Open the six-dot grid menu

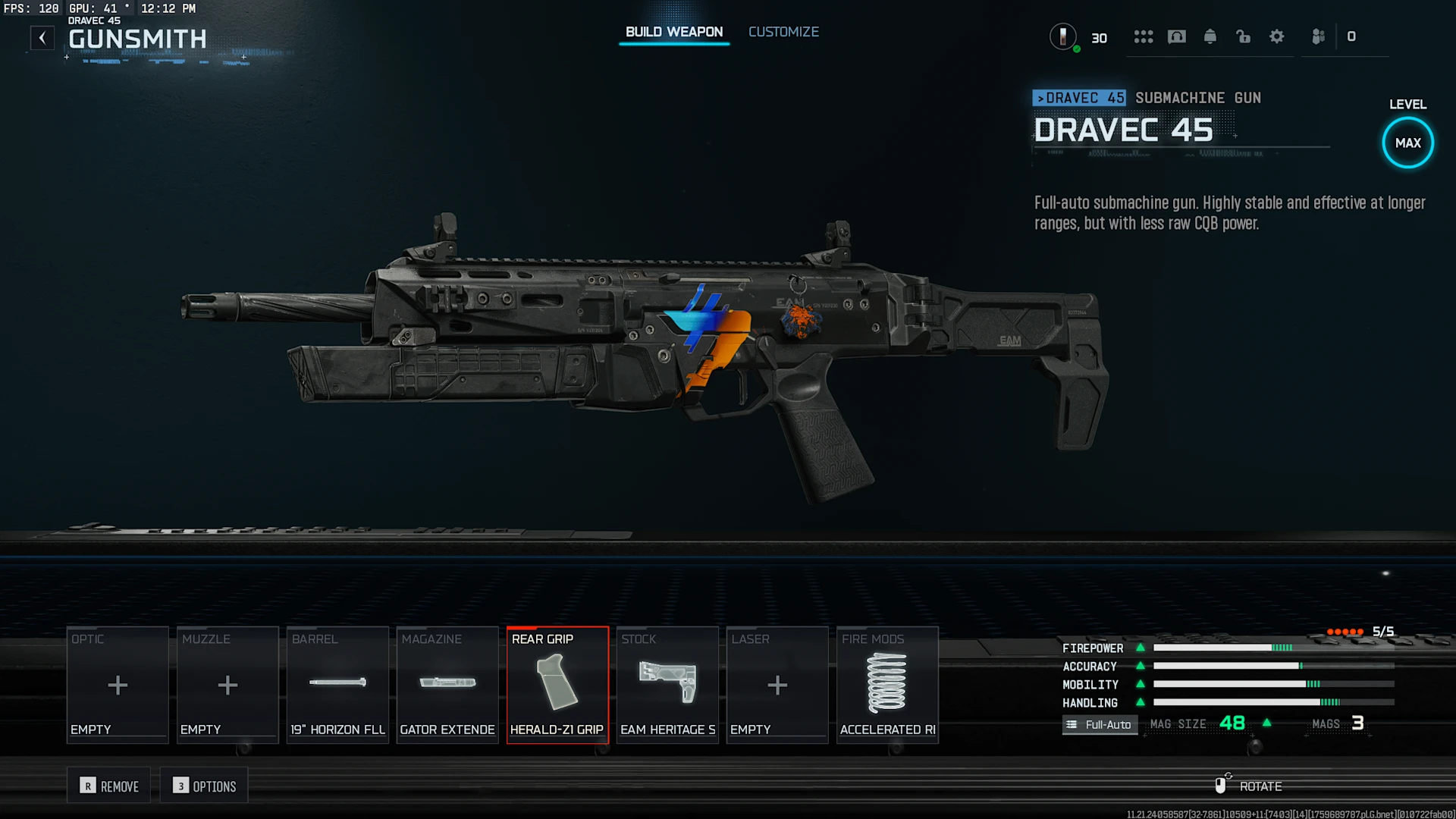click(x=1143, y=36)
